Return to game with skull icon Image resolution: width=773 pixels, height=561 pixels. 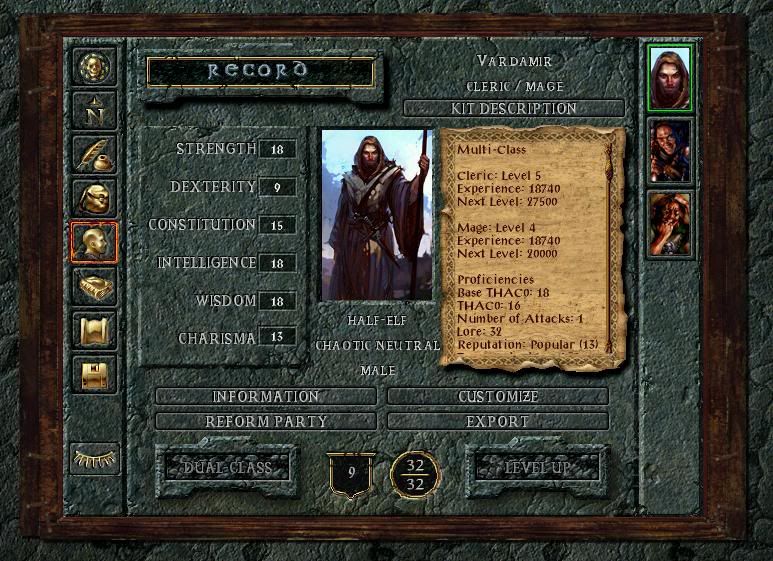[94, 67]
